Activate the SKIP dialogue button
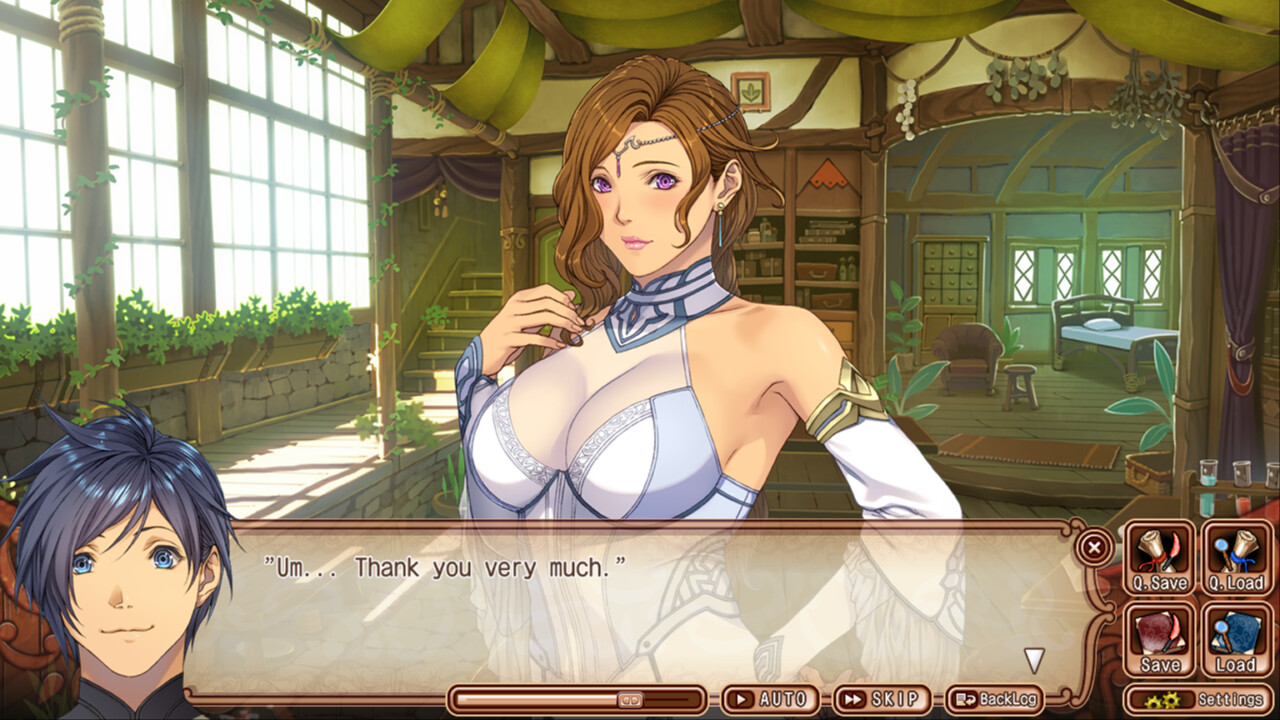1280x720 pixels. (881, 699)
